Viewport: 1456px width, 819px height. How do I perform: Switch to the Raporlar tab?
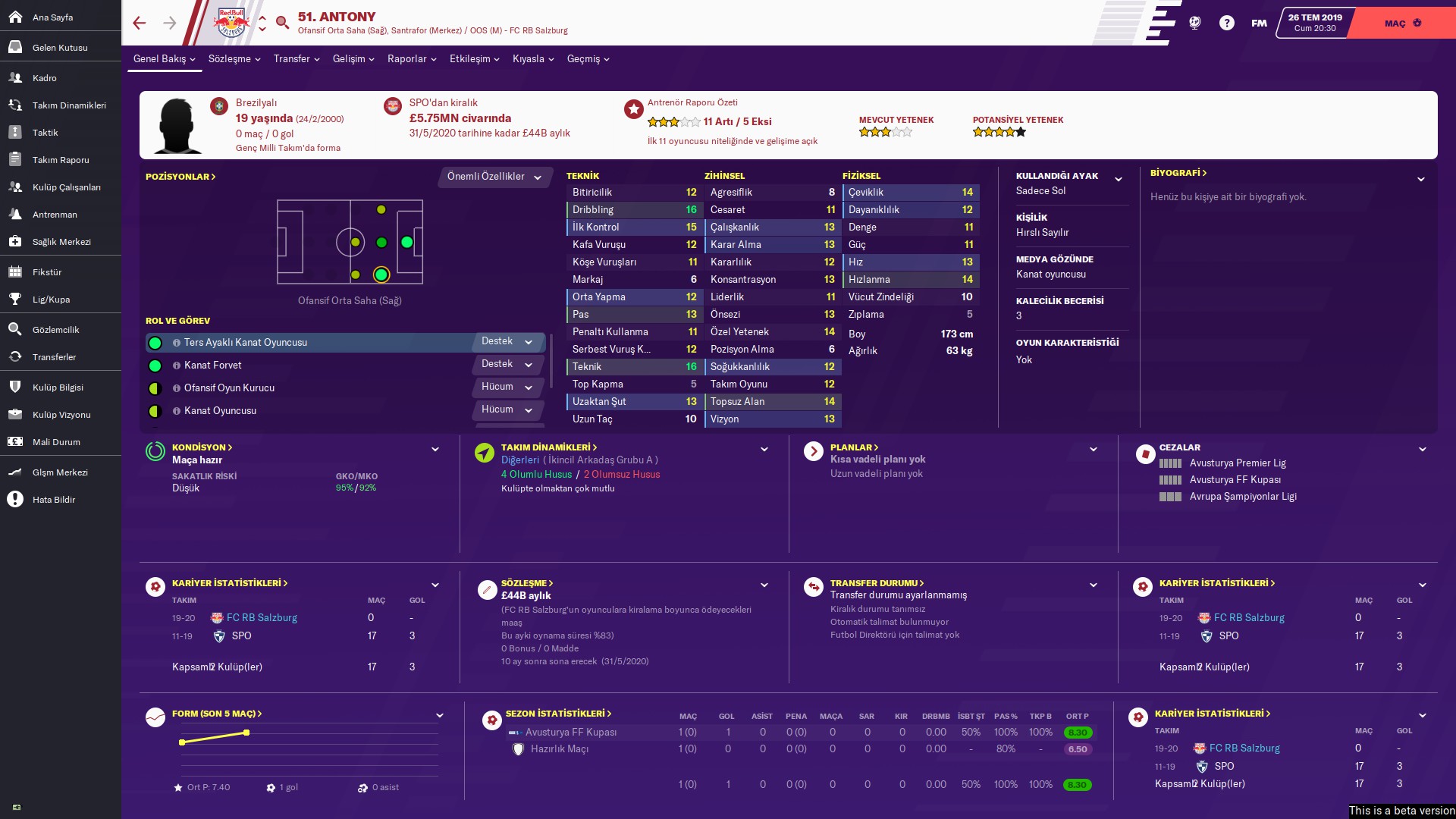(412, 58)
